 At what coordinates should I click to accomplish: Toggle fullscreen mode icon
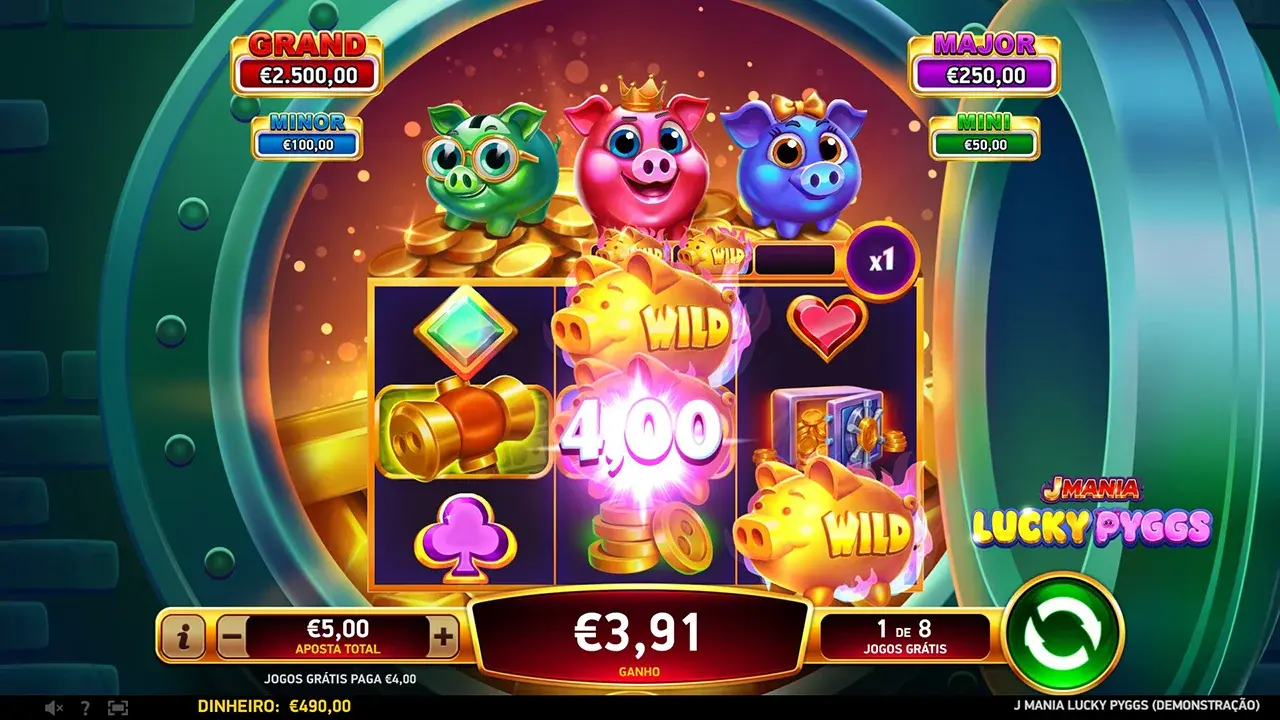click(x=118, y=707)
